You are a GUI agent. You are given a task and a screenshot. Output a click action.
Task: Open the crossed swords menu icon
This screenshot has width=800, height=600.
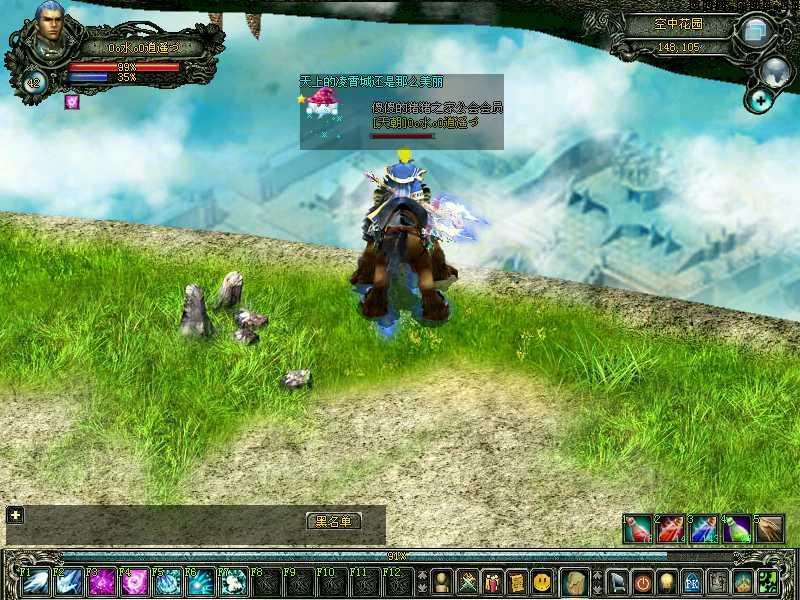coord(466,581)
